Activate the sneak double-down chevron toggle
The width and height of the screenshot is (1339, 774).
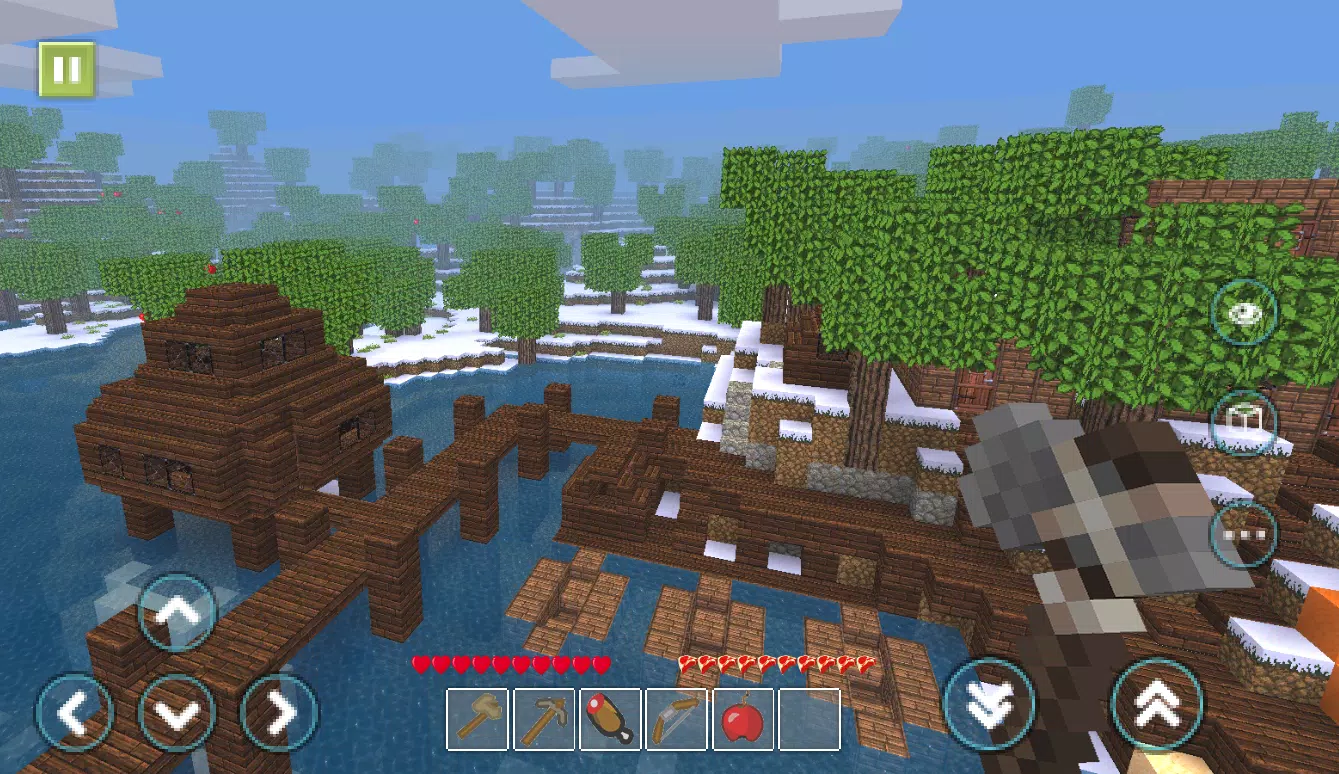tap(988, 704)
